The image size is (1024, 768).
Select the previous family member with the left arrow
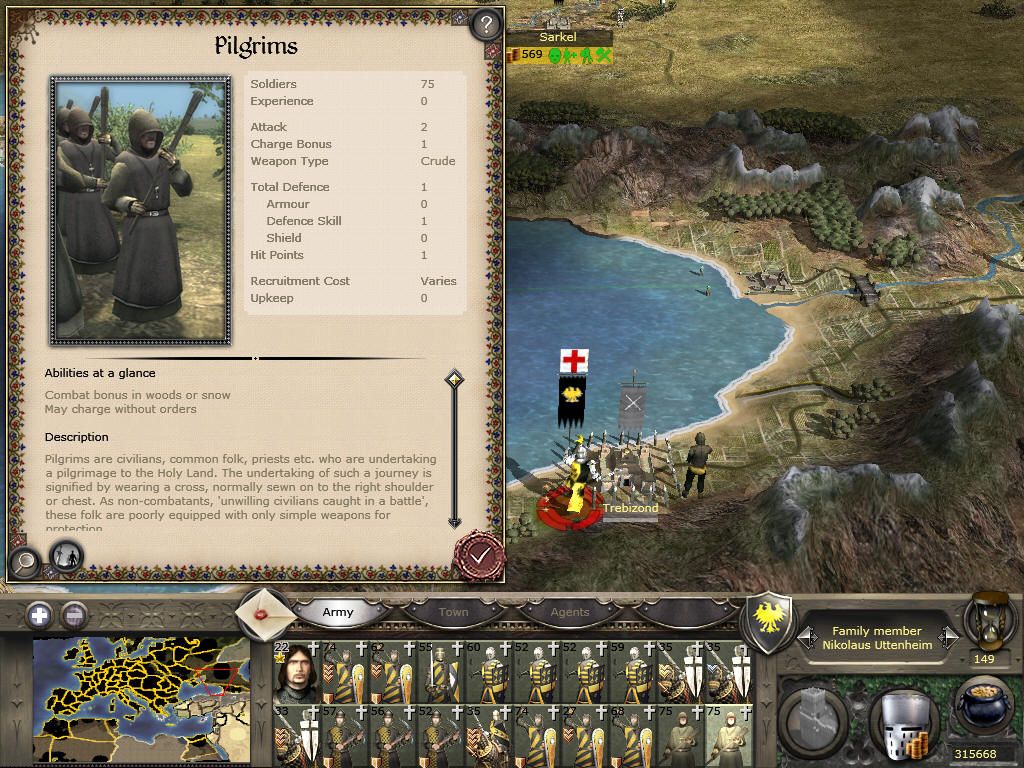pyautogui.click(x=804, y=637)
